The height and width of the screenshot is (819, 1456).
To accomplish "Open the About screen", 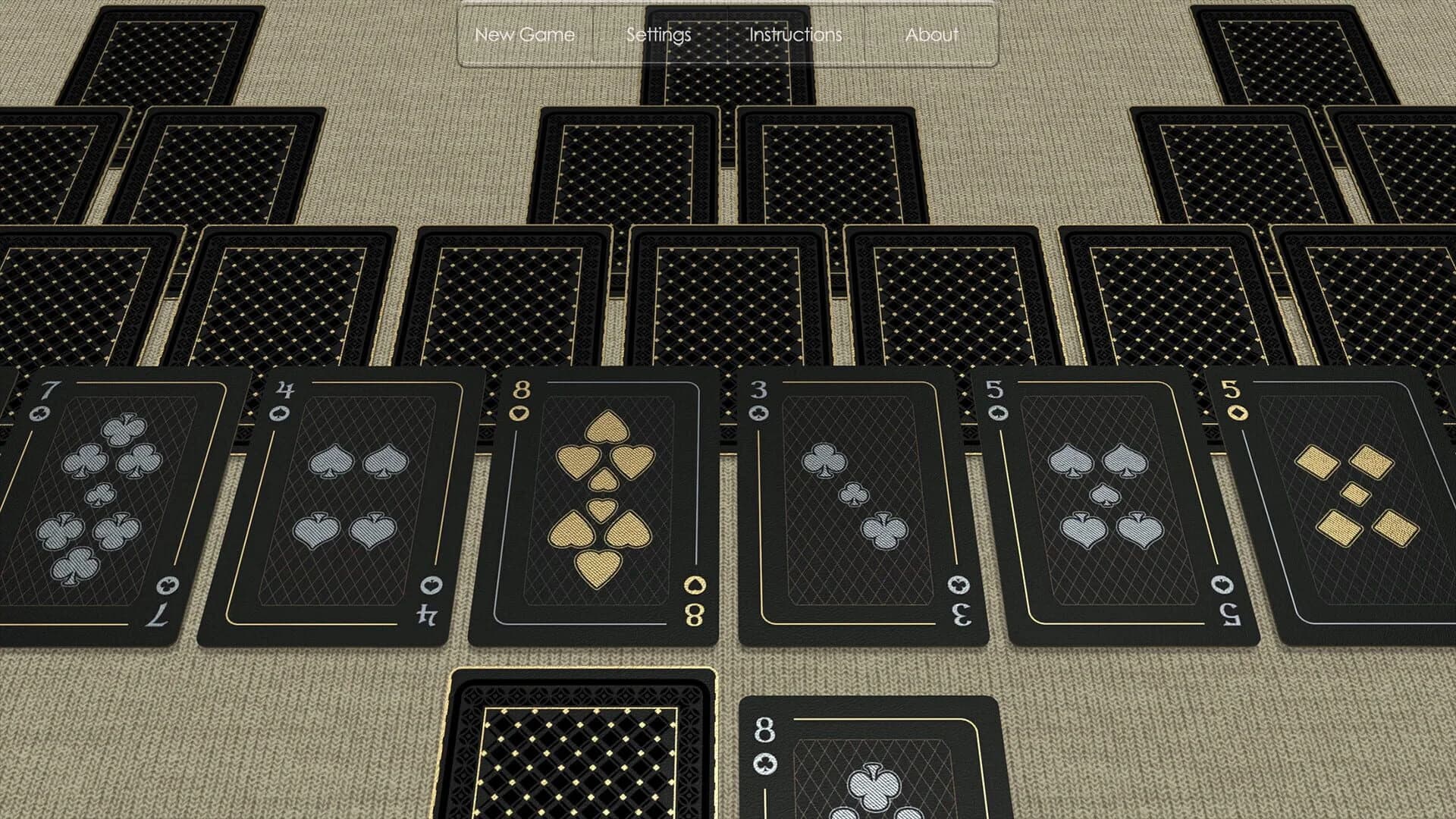I will [932, 34].
